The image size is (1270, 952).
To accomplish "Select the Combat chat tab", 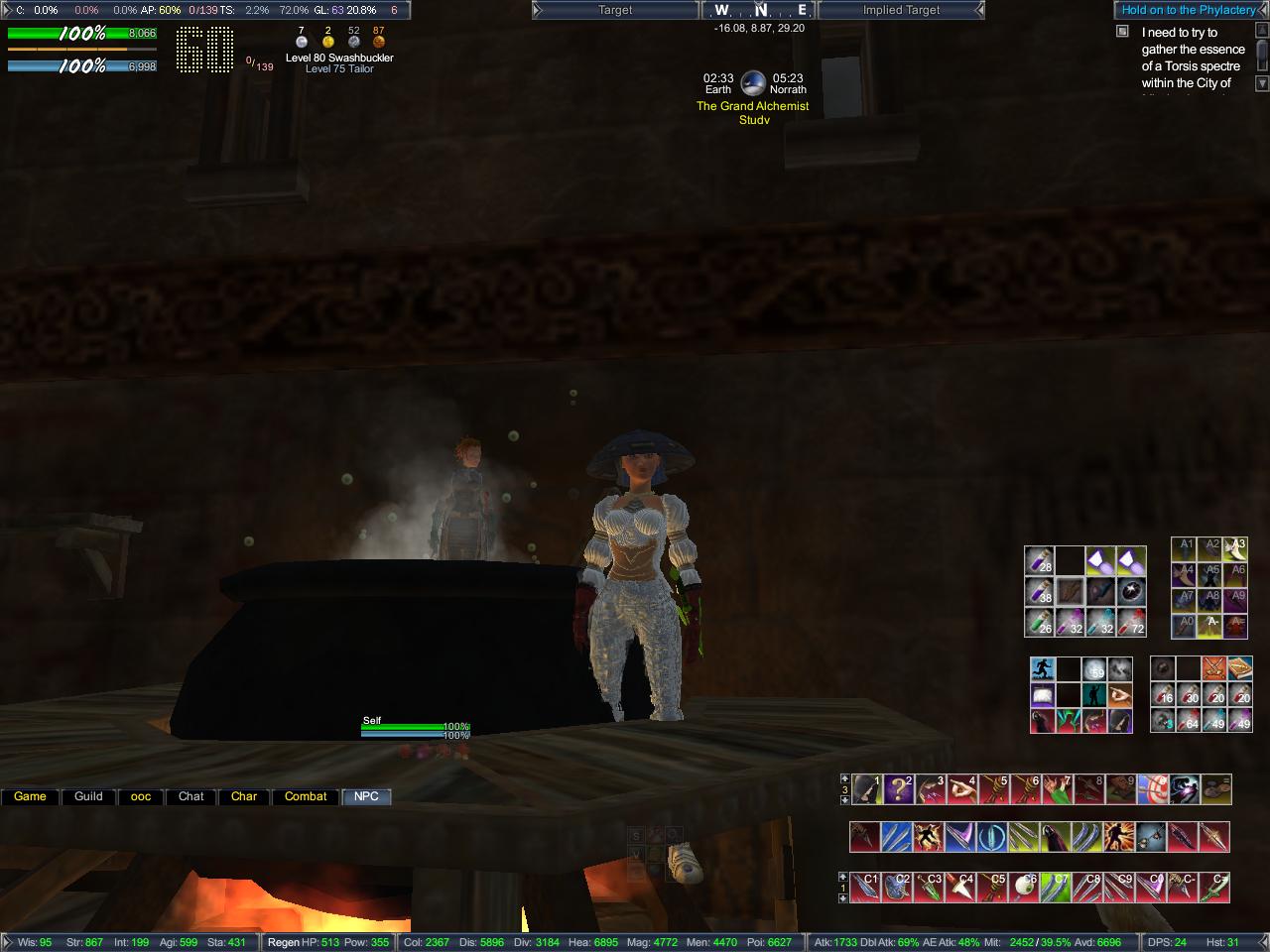I will pos(306,796).
